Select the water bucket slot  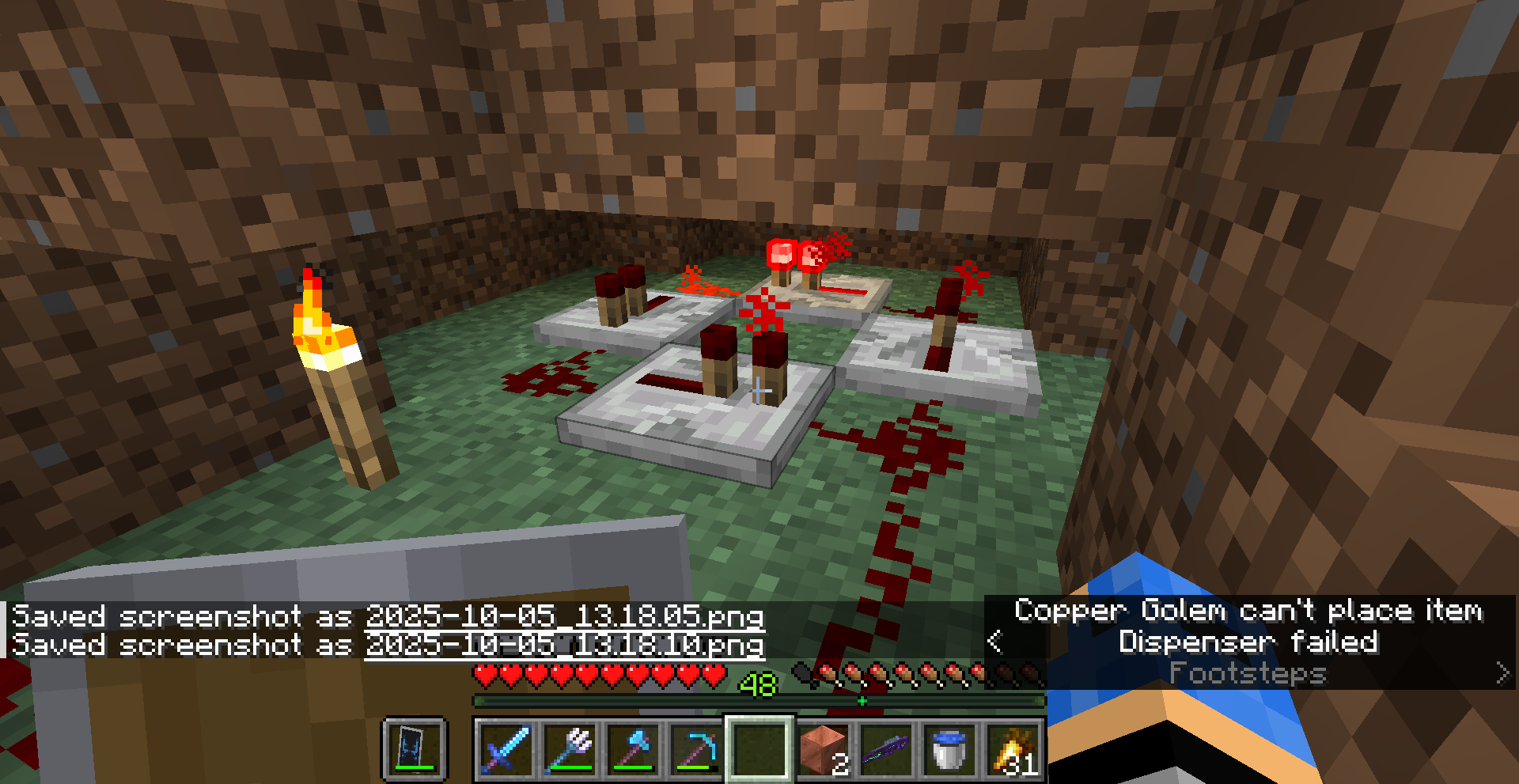tap(949, 749)
